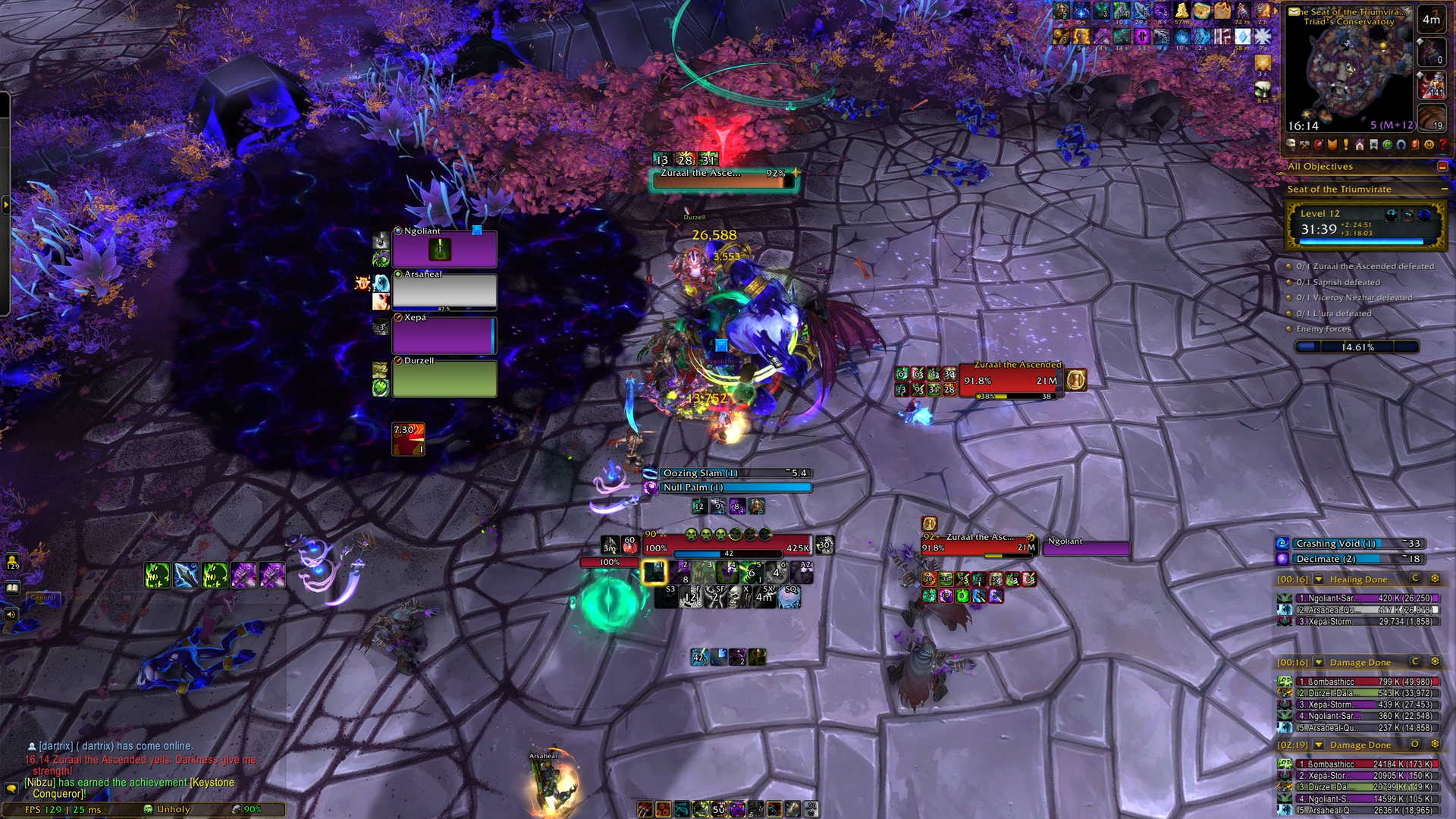This screenshot has height=819, width=1456.
Task: Open the Healing Done meter dropdown arrow
Action: [1319, 579]
